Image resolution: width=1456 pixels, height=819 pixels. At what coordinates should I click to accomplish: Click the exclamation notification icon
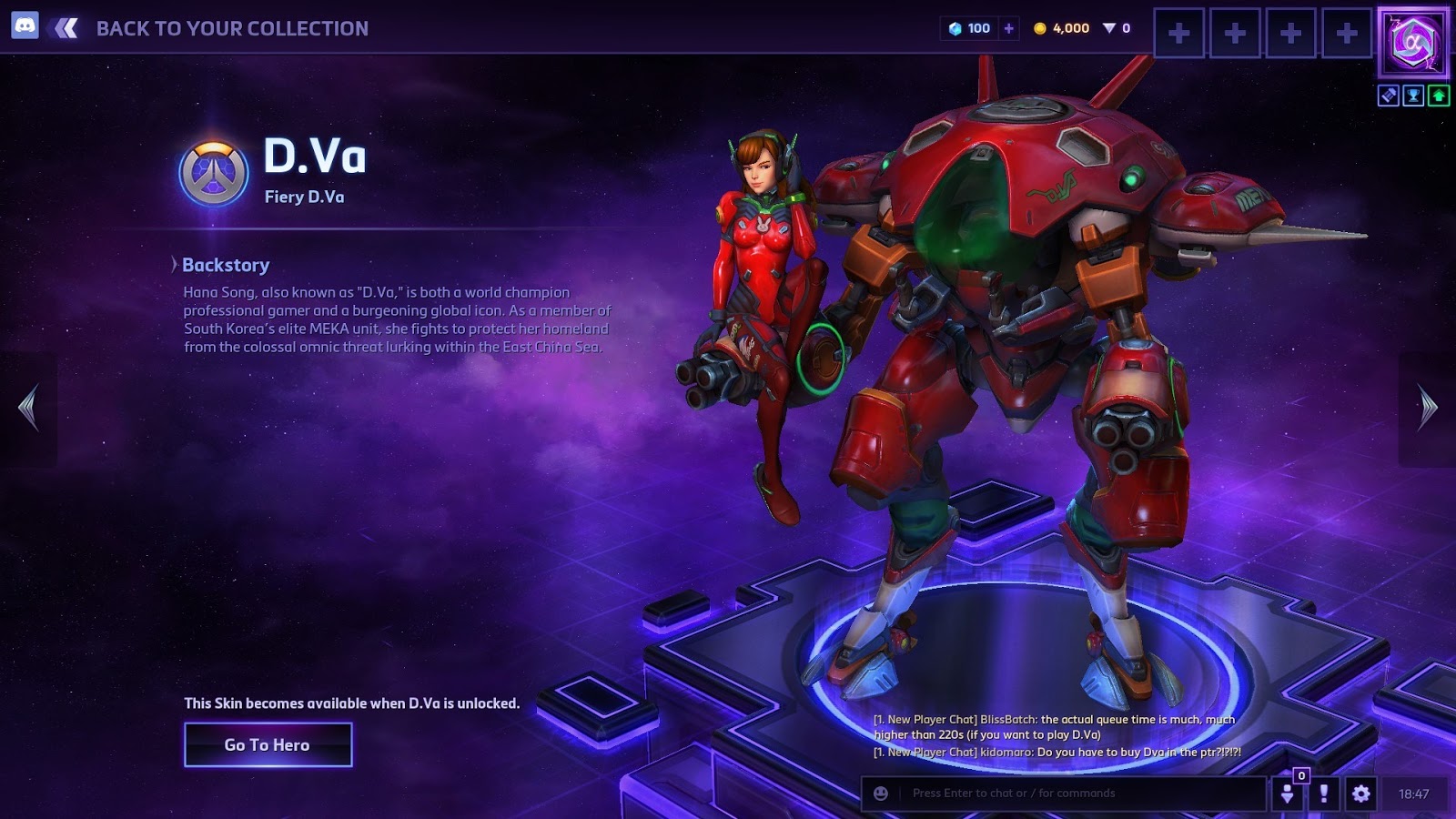point(1324,793)
